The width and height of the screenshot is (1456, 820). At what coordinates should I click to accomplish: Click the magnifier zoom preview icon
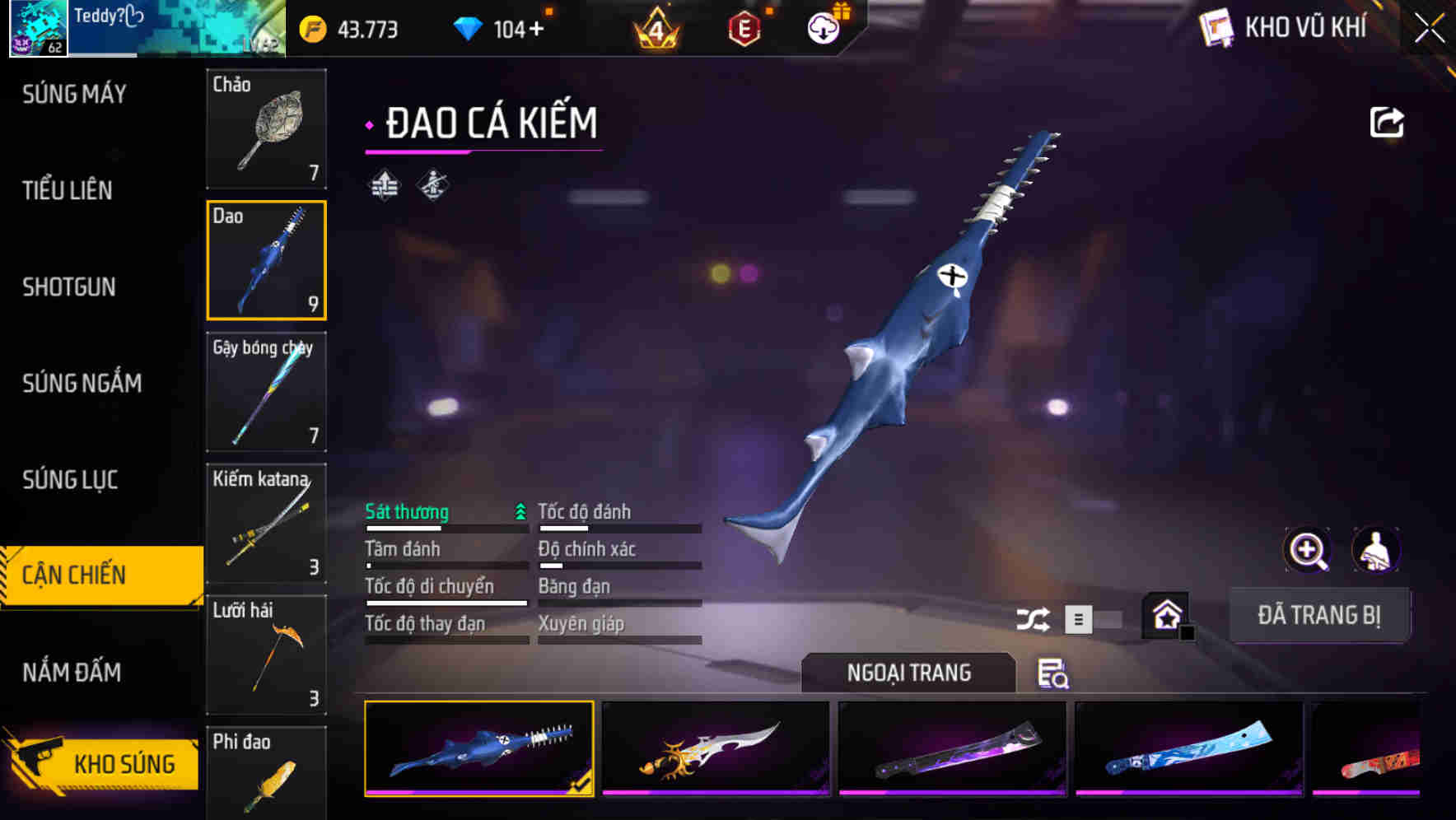[x=1305, y=550]
